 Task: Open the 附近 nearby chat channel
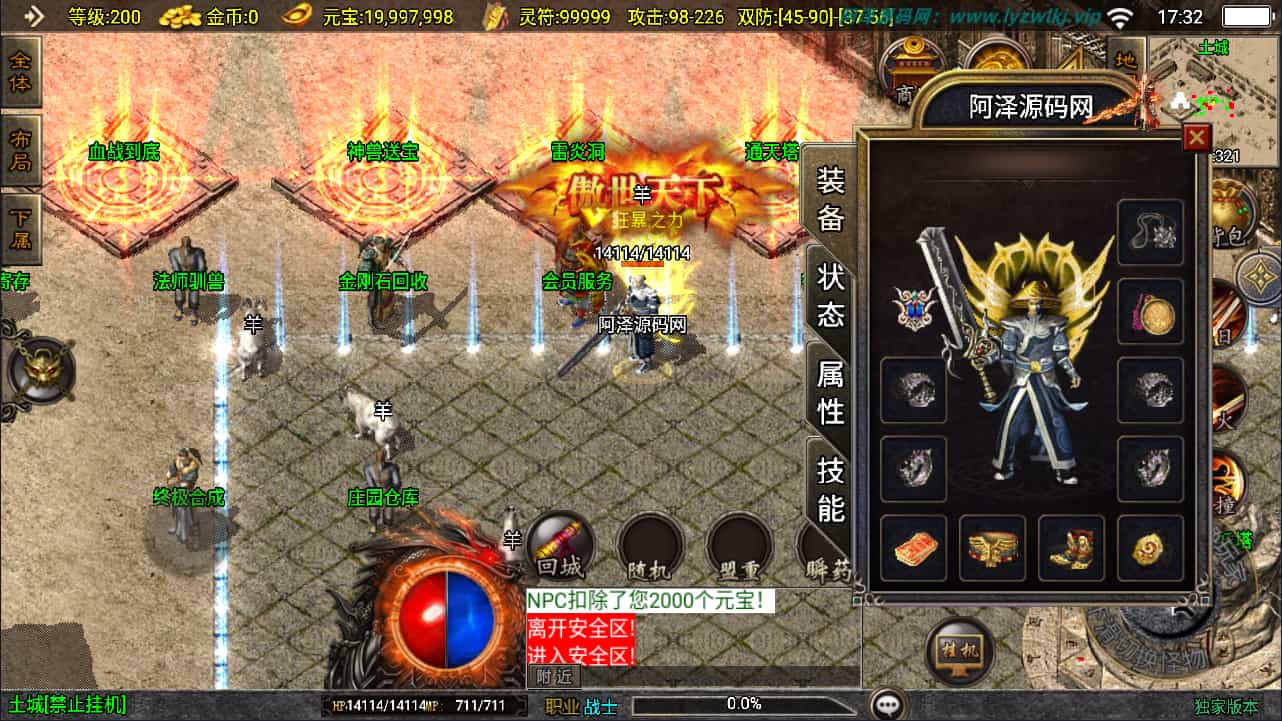[553, 677]
